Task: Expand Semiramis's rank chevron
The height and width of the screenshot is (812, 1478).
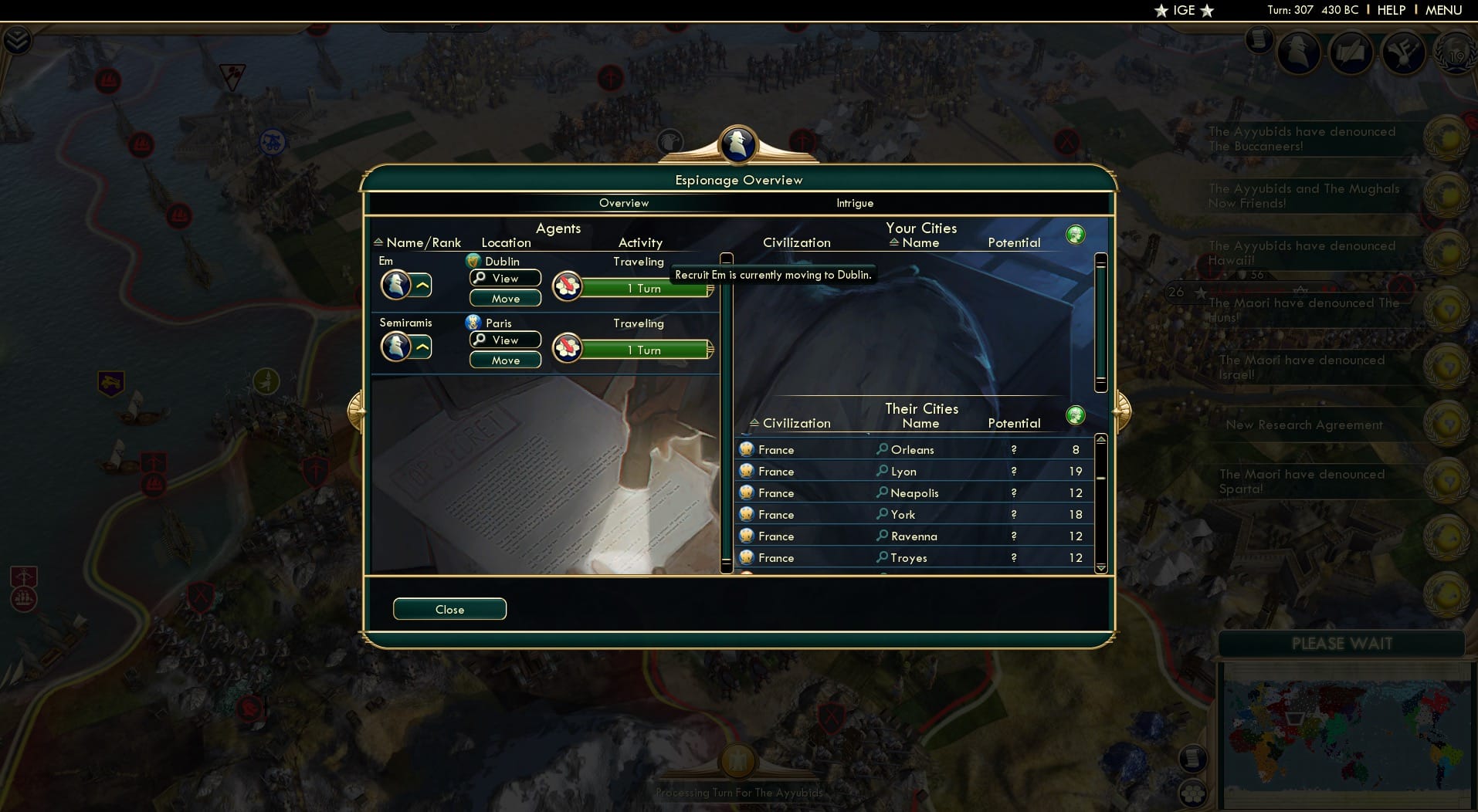Action: coord(422,347)
